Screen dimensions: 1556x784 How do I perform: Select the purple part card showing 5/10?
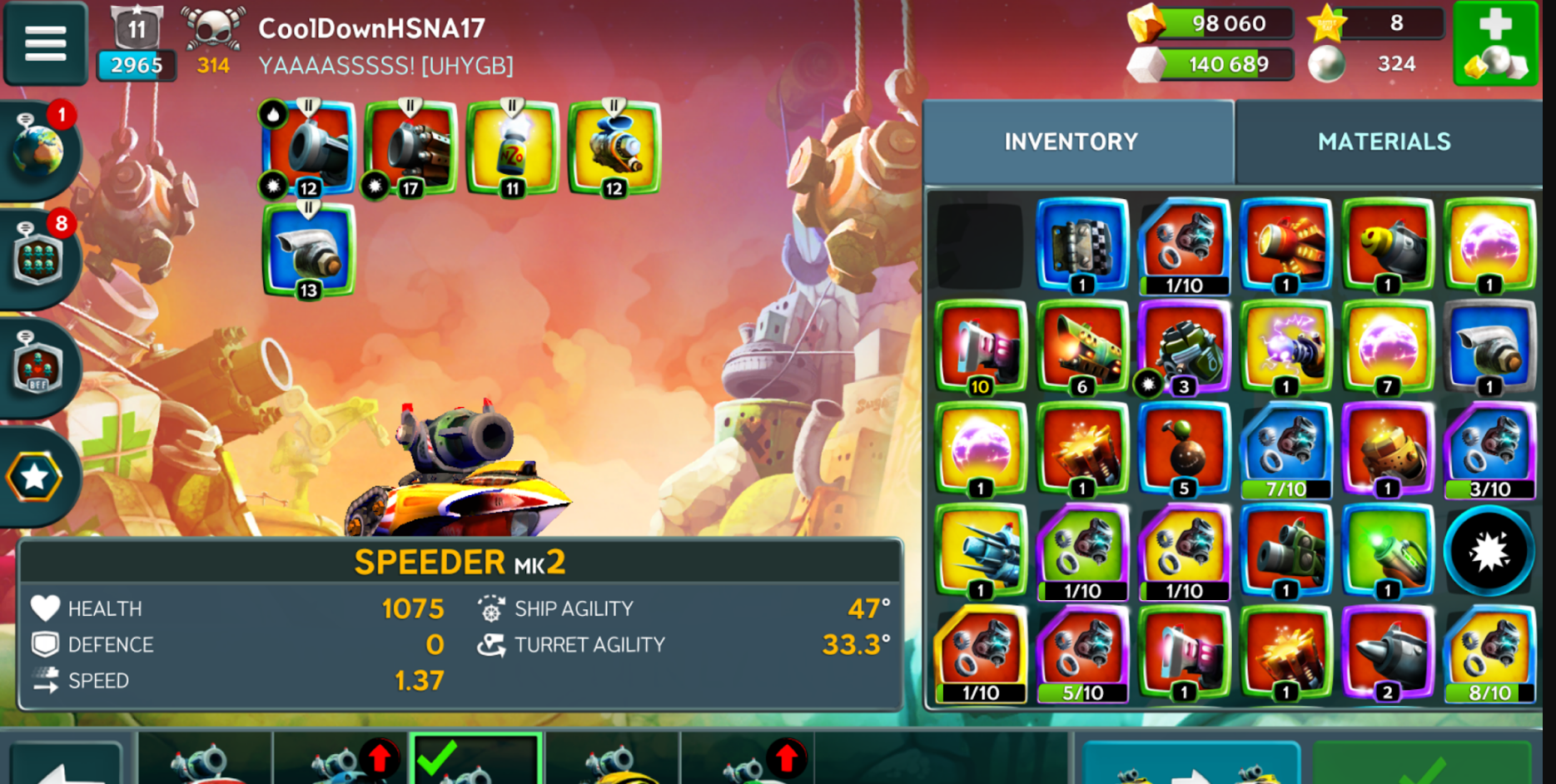coord(1082,654)
